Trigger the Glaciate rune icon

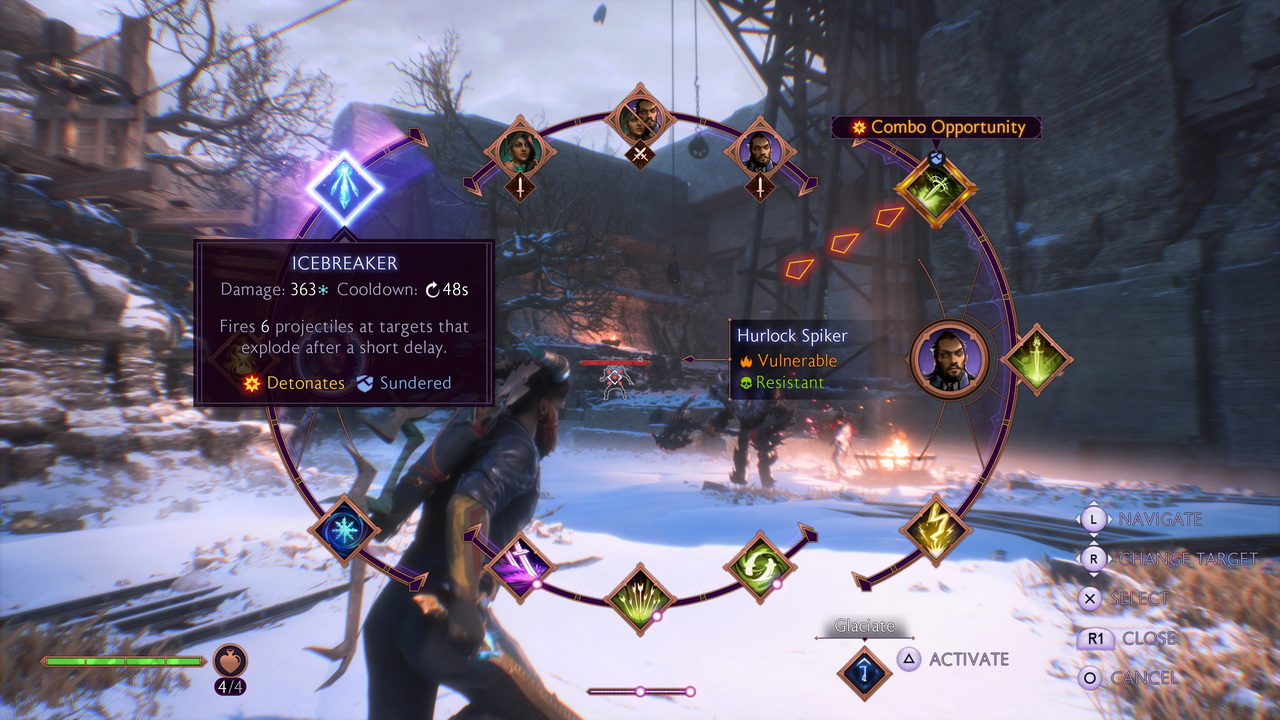pos(864,672)
